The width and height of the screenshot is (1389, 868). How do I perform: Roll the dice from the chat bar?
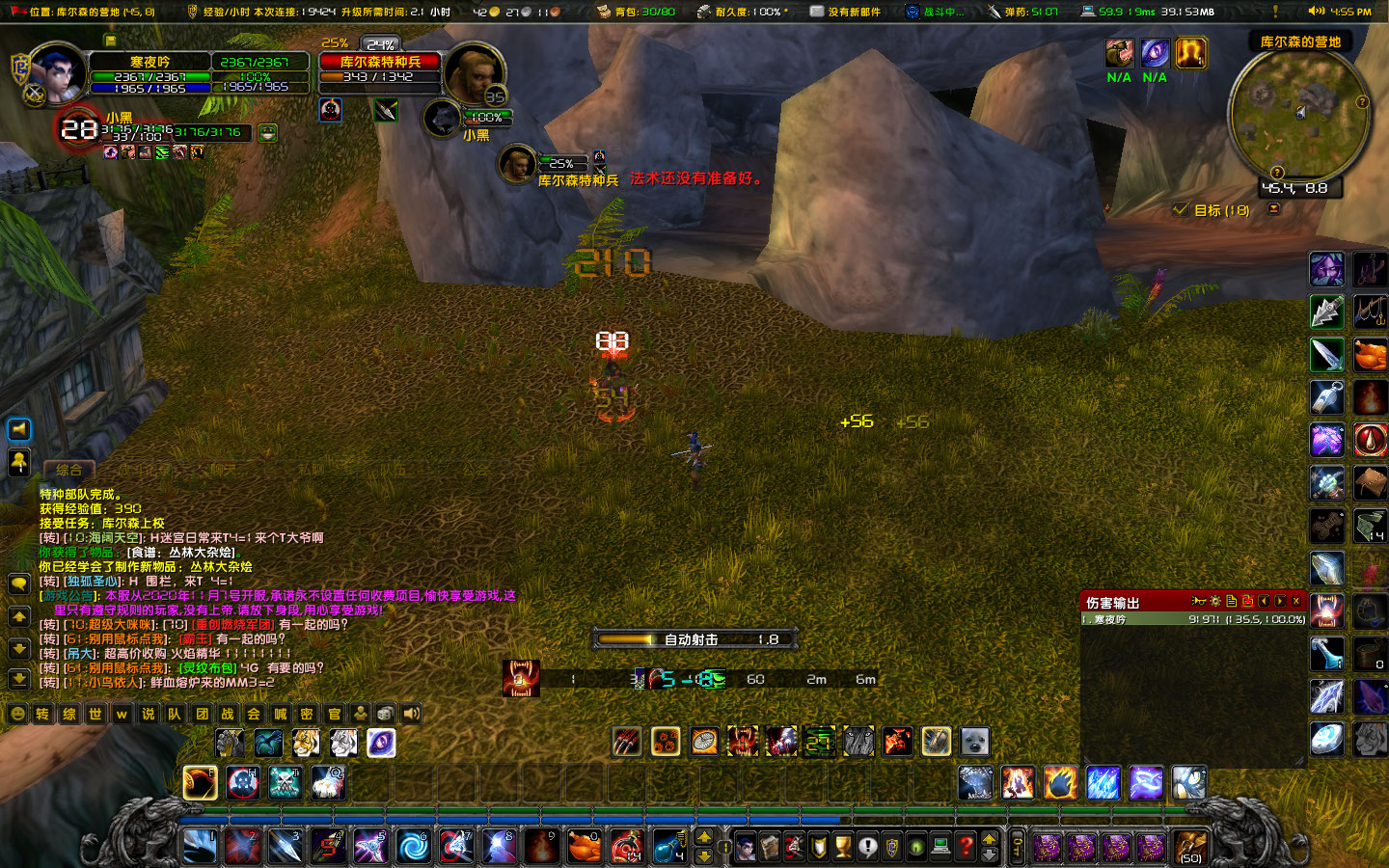385,715
